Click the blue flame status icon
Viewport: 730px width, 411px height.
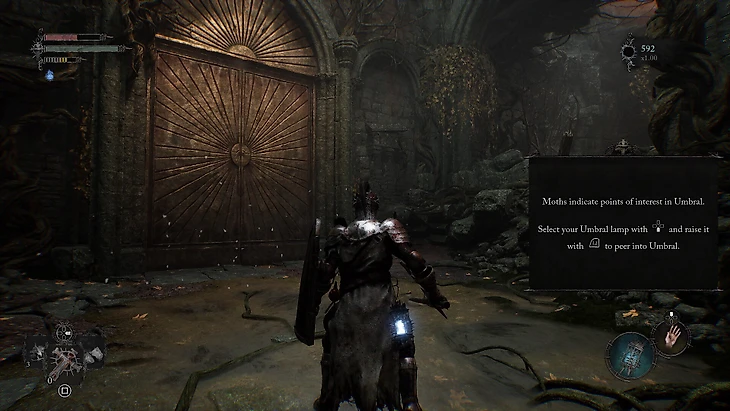[x=48, y=74]
